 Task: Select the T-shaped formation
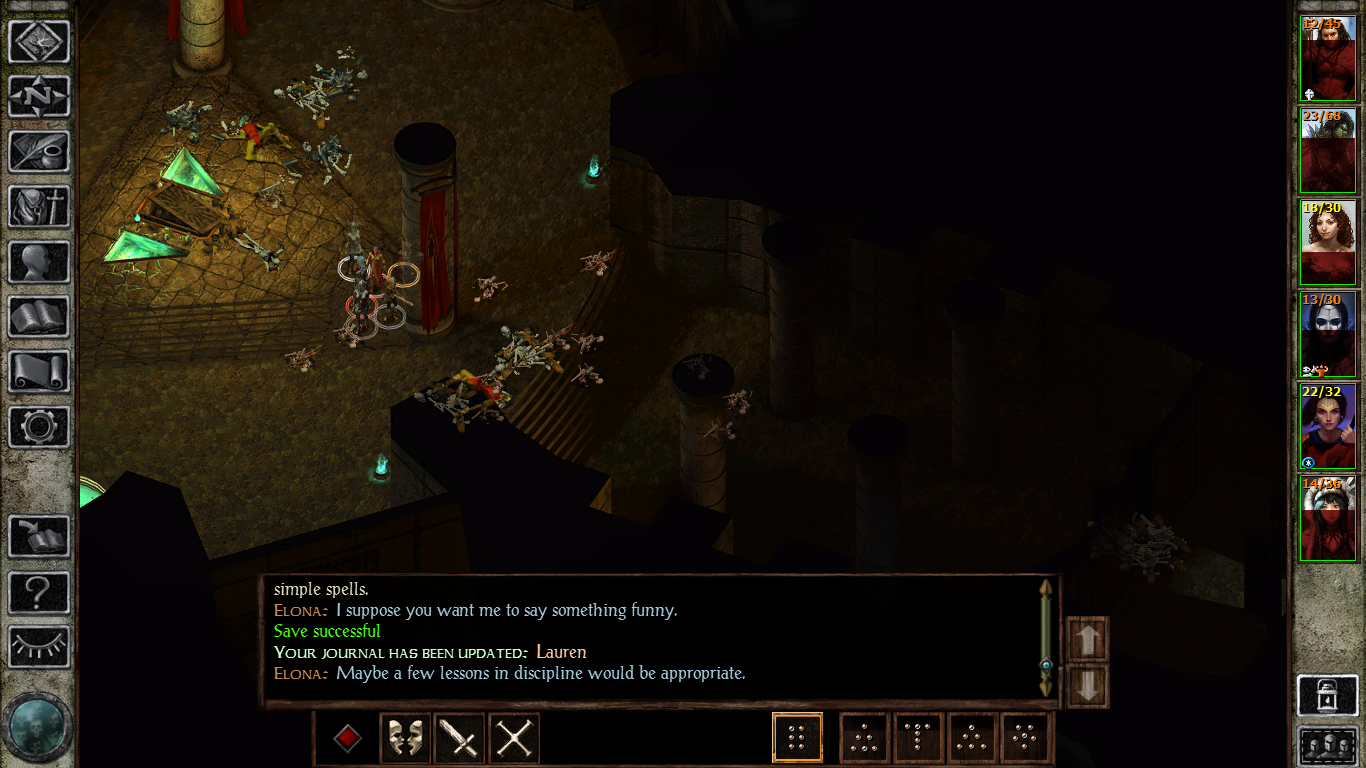click(919, 738)
